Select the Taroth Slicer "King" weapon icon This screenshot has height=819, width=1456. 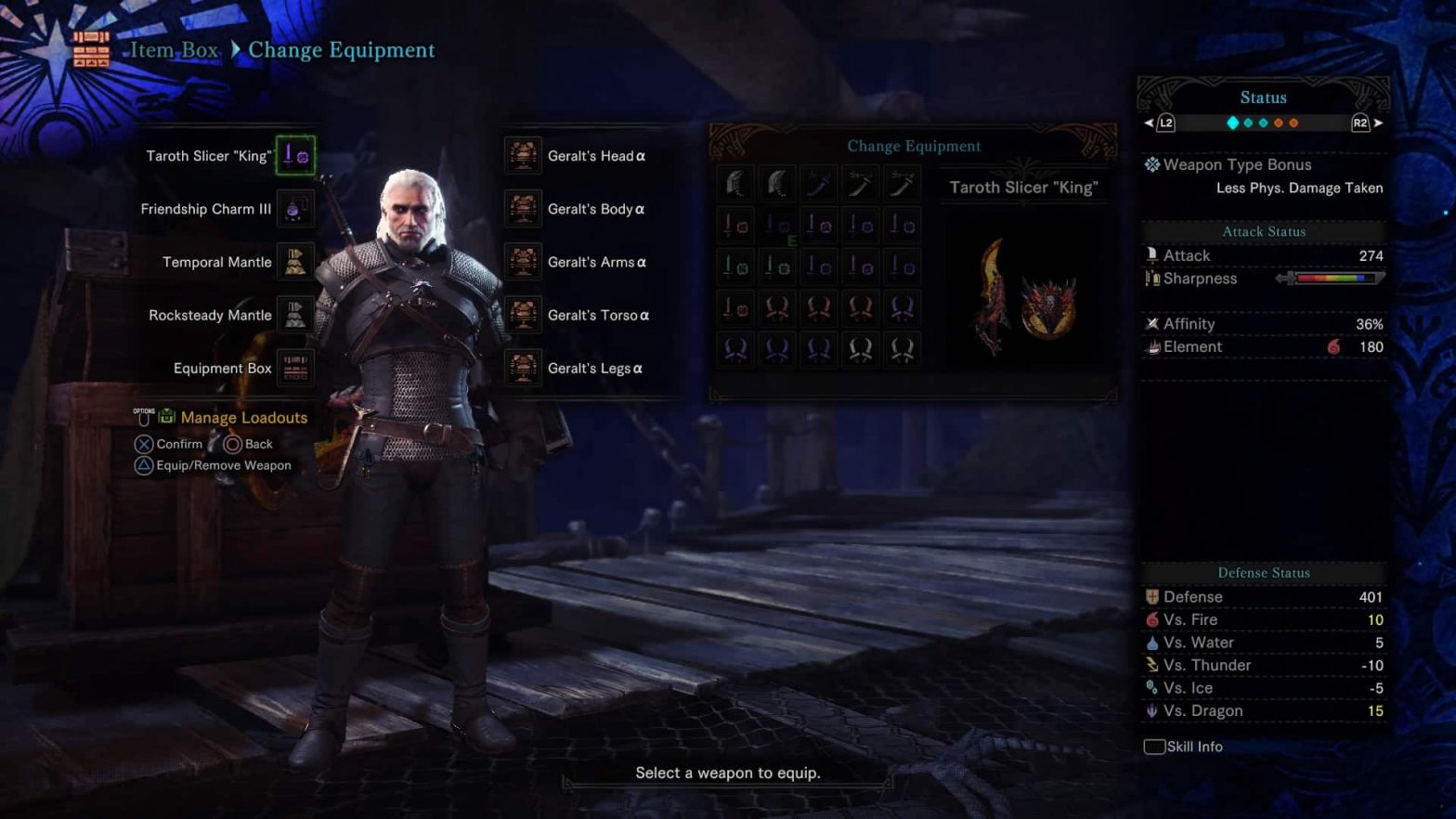tap(295, 155)
